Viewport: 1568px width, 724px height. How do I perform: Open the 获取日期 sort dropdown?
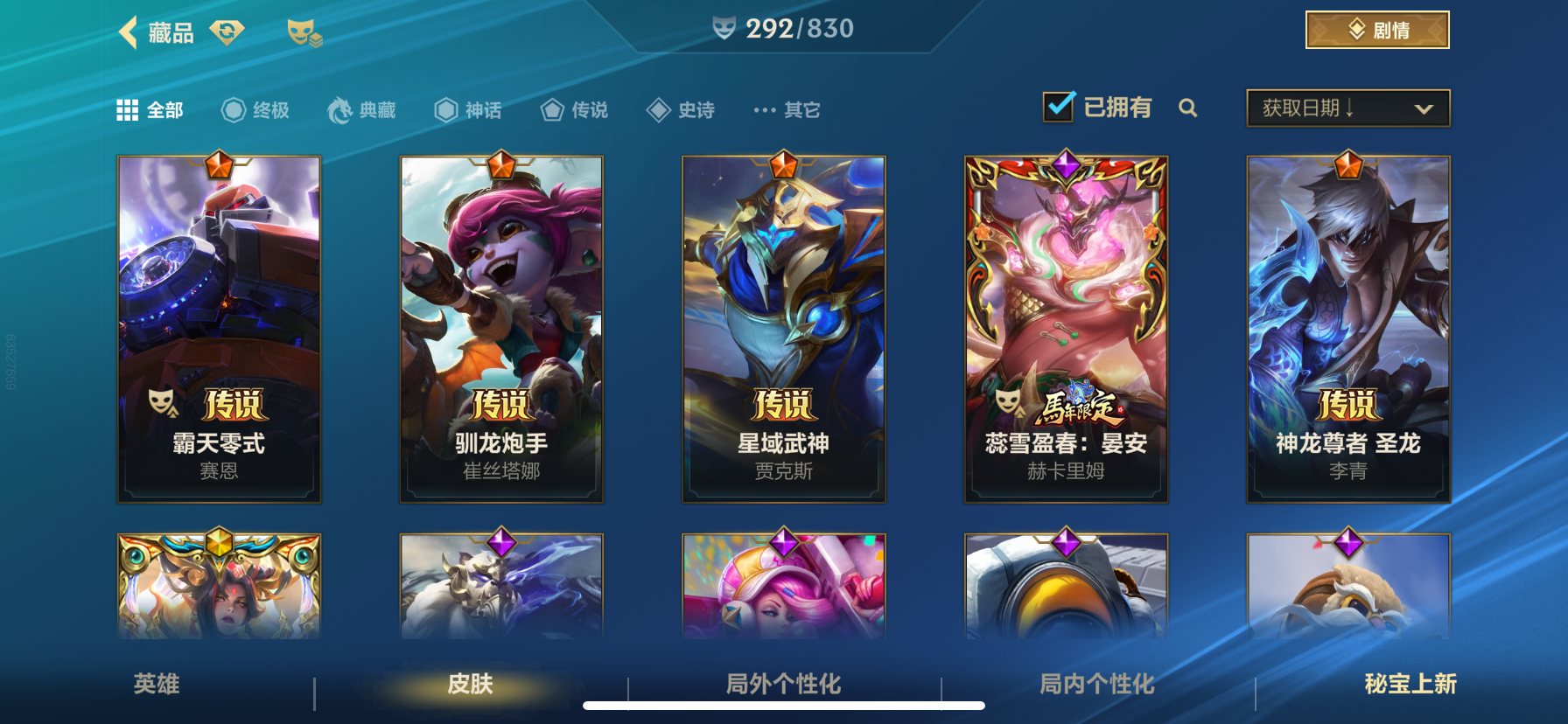[1347, 108]
